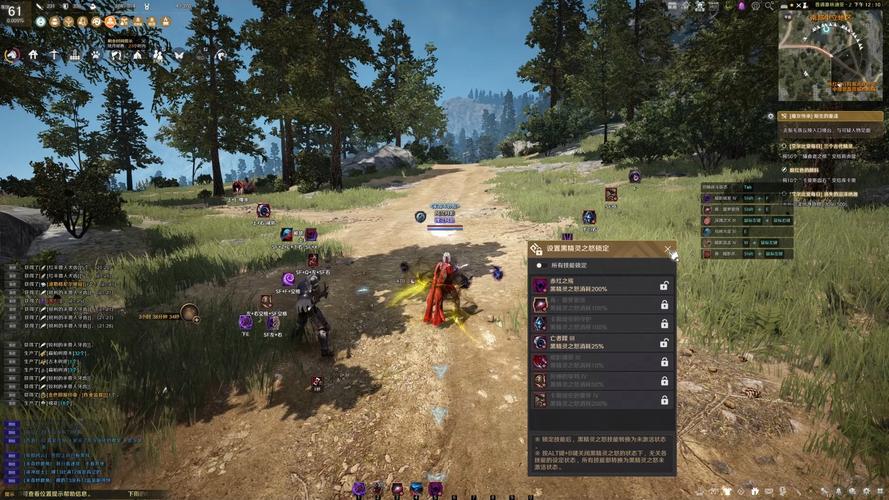Toggle the lock for 赤红之雨 skill
The height and width of the screenshot is (500, 889).
664,286
